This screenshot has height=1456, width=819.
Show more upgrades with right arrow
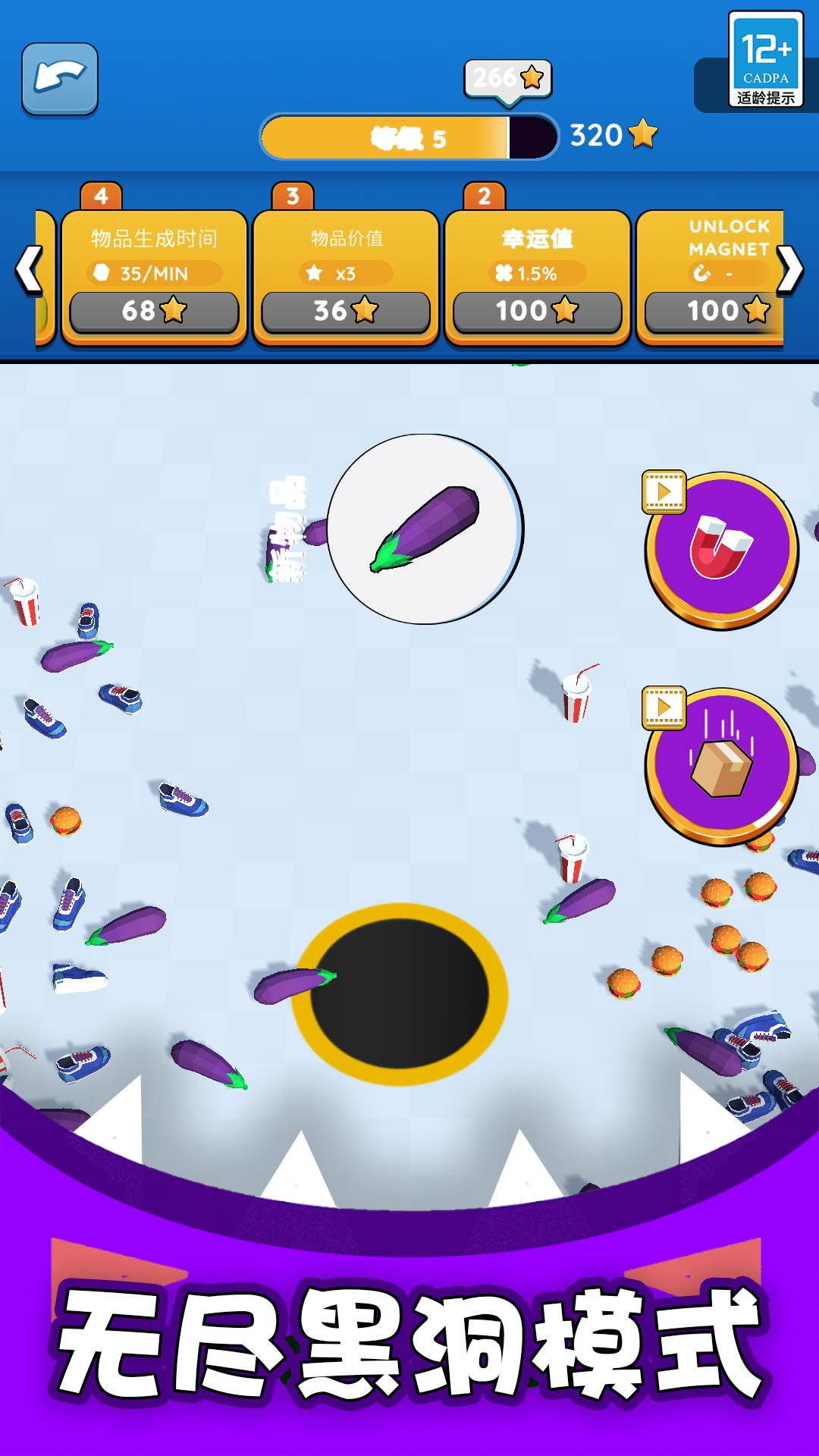pyautogui.click(x=789, y=269)
